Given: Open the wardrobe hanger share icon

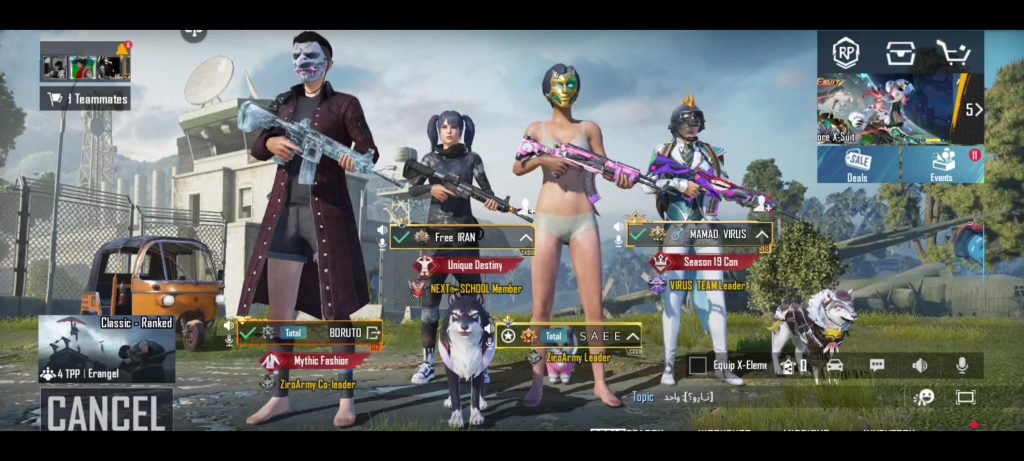Looking at the screenshot, I should point(790,366).
